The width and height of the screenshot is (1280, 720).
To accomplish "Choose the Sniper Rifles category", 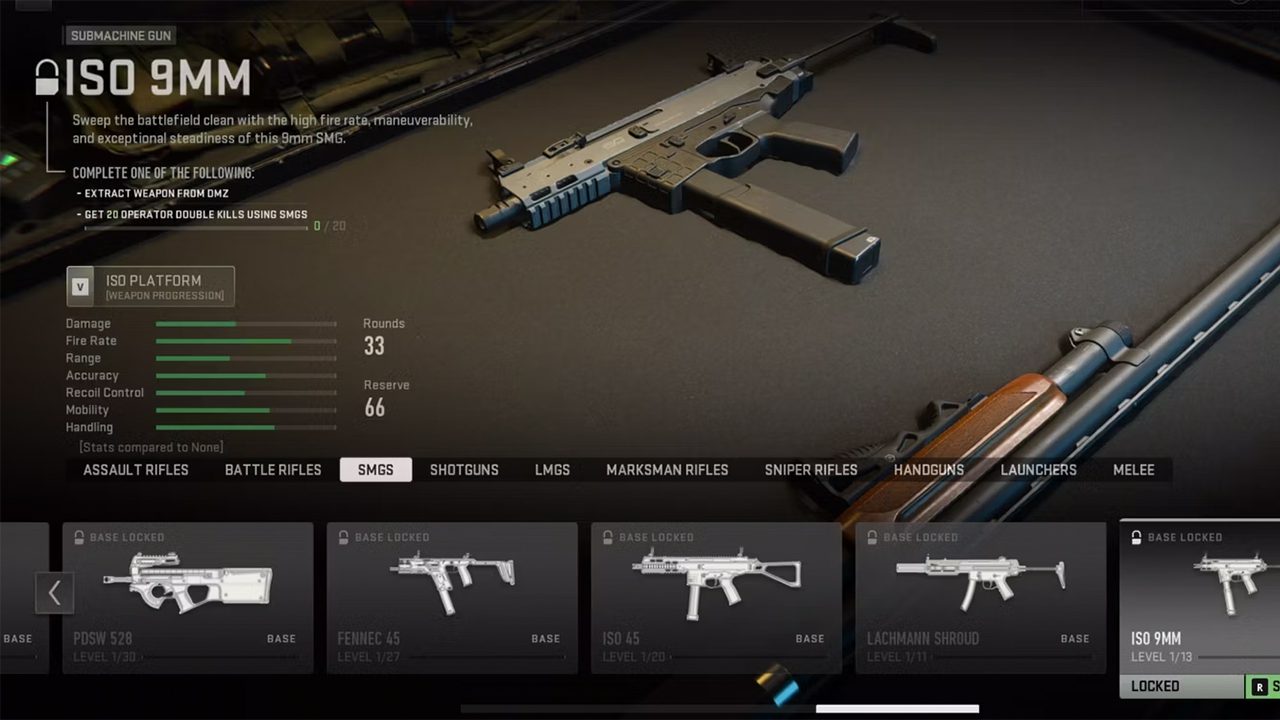I will click(811, 470).
